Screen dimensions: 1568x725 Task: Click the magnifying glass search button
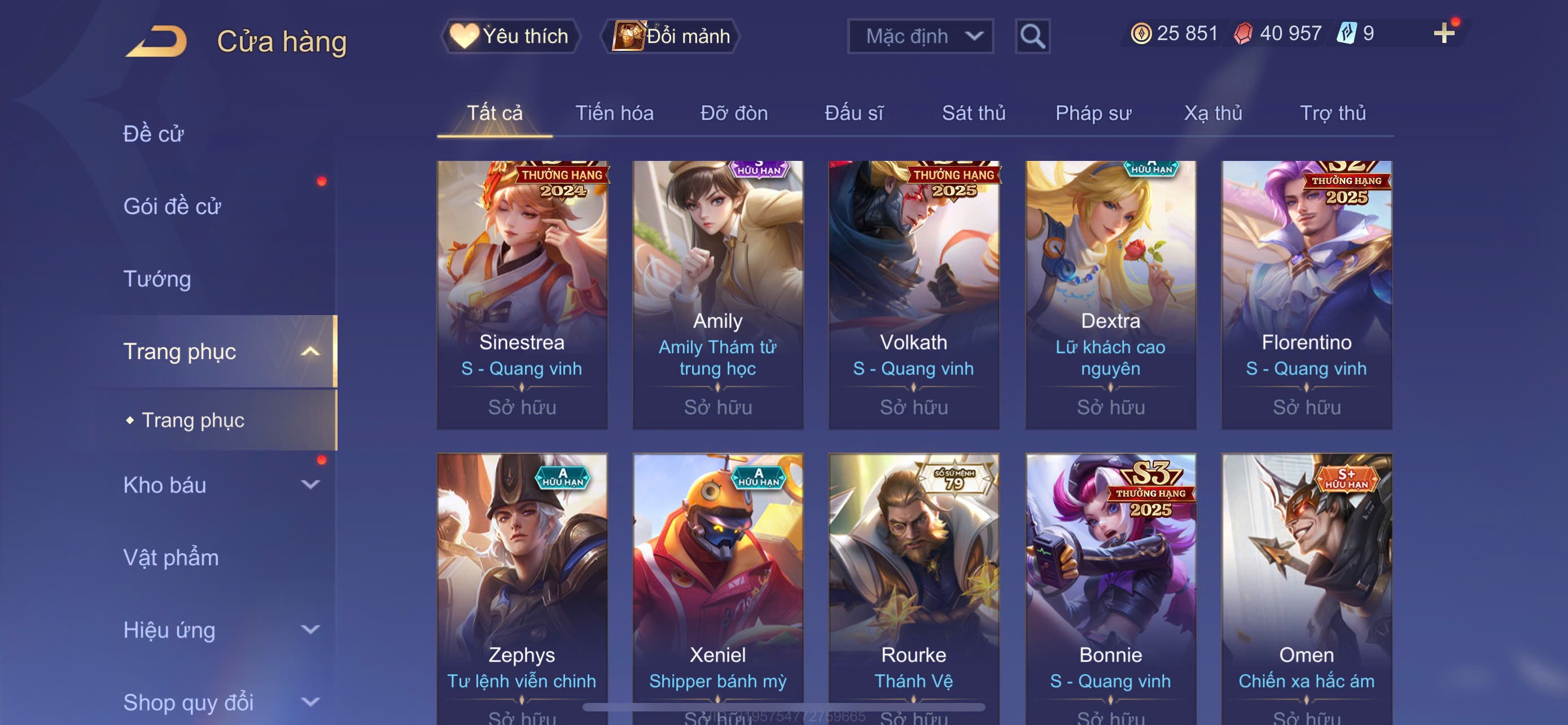tap(1032, 37)
